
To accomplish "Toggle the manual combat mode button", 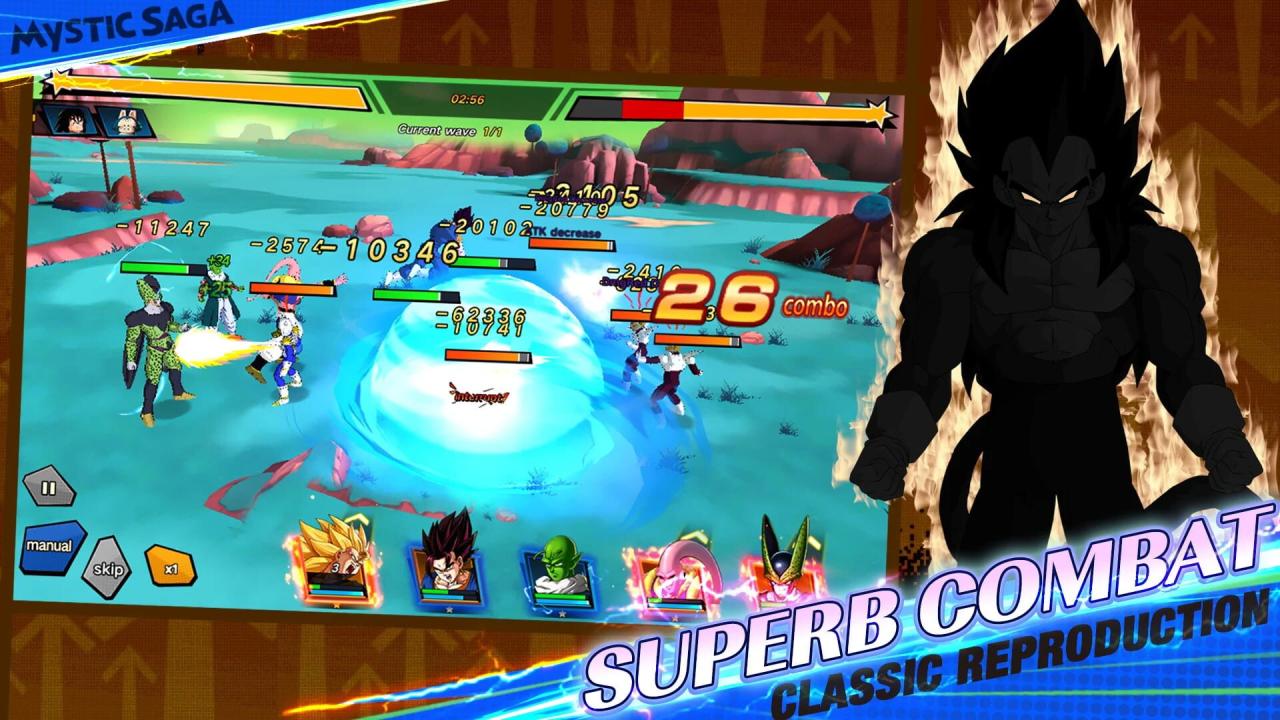I will [x=51, y=546].
